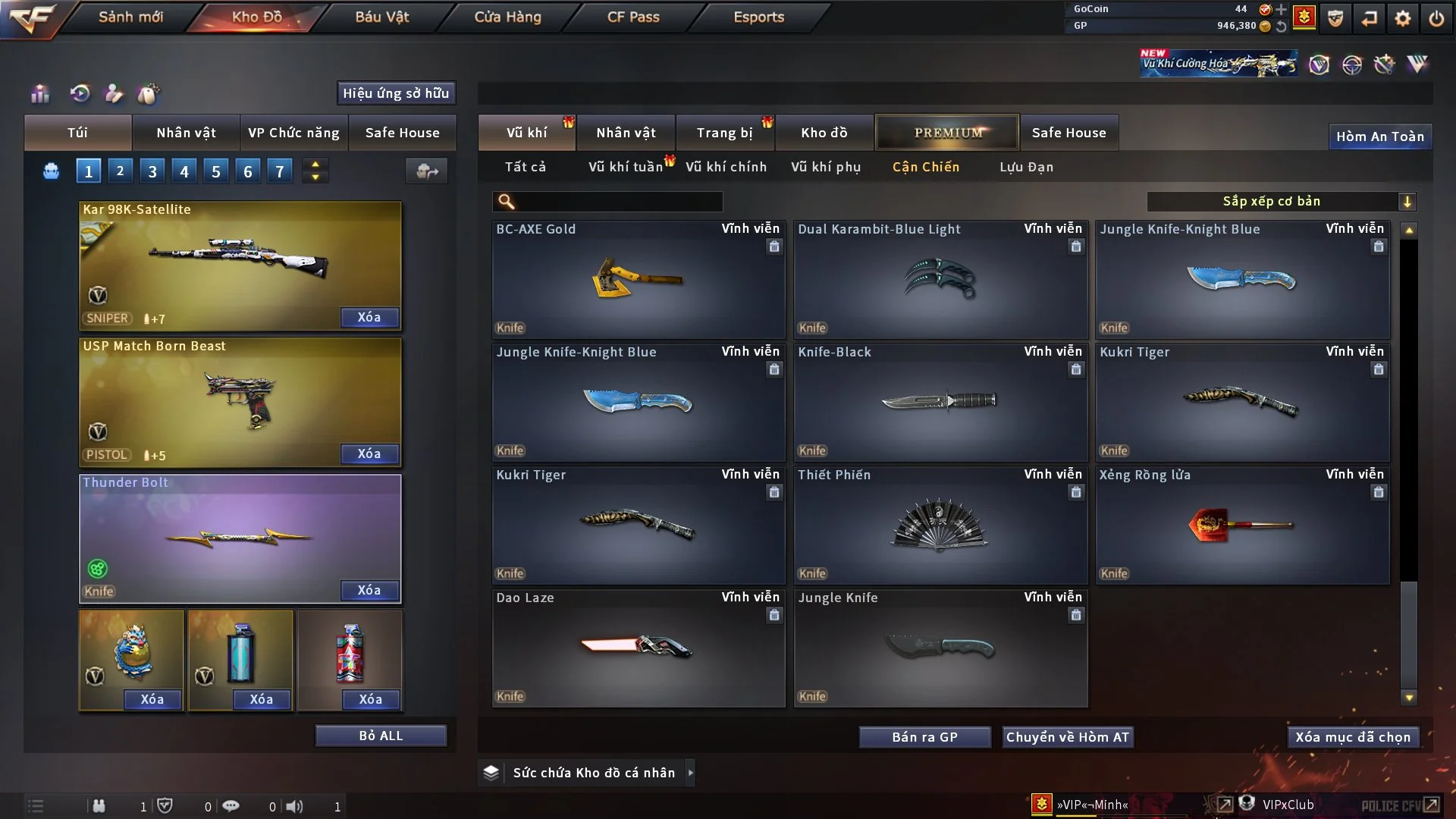1456x819 pixels.
Task: Click the Bỏ ALL button
Action: [x=381, y=736]
